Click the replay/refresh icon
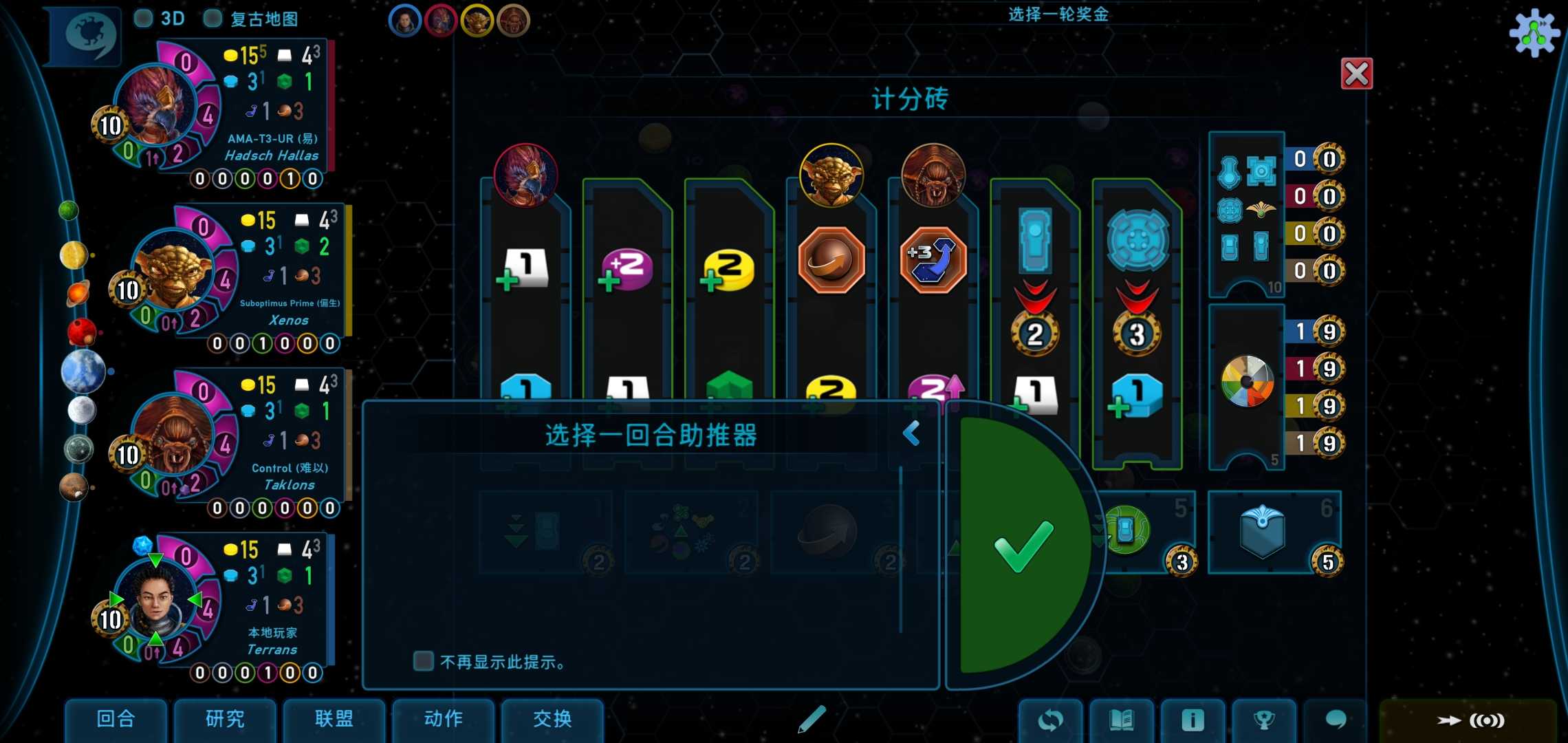The image size is (1568, 743). [x=1050, y=720]
